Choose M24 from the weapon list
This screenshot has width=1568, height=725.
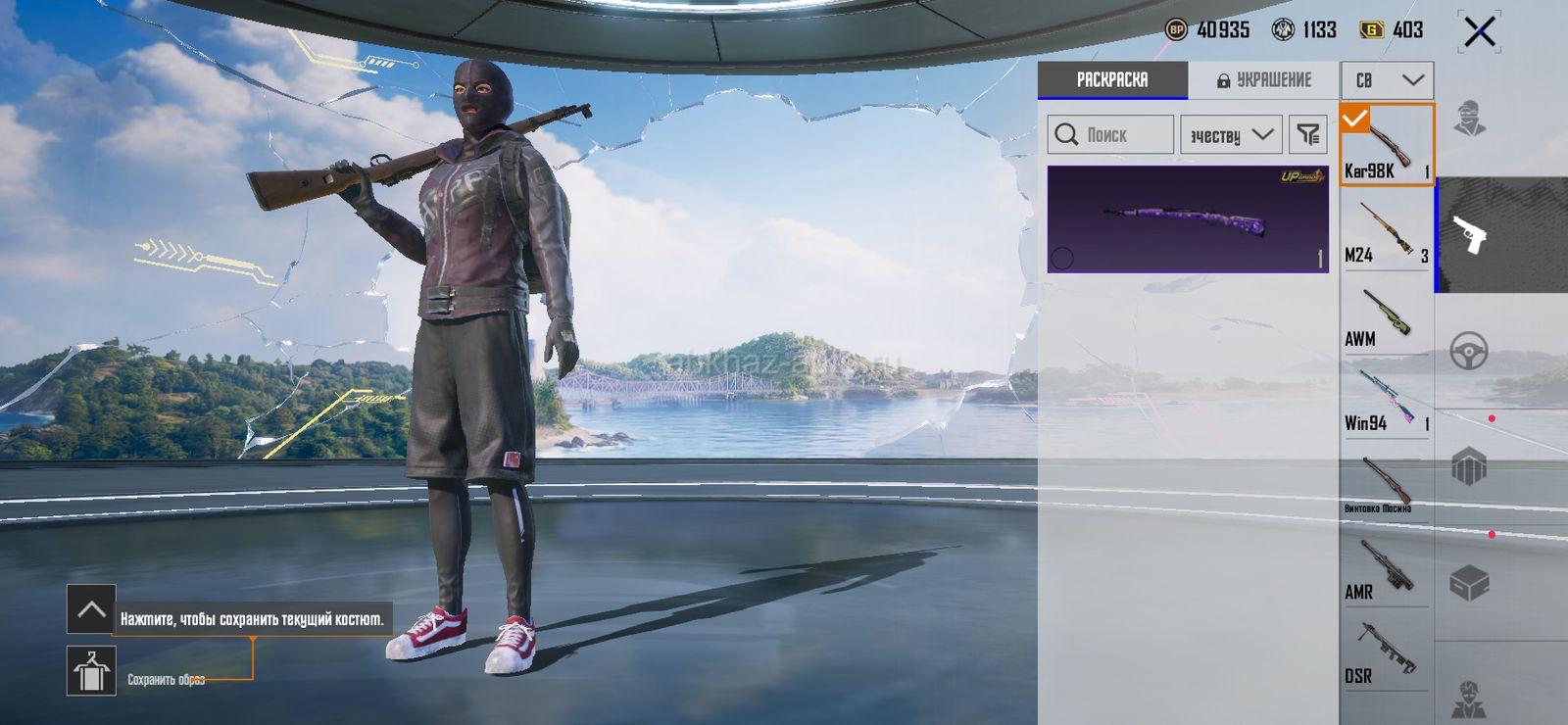click(1386, 231)
